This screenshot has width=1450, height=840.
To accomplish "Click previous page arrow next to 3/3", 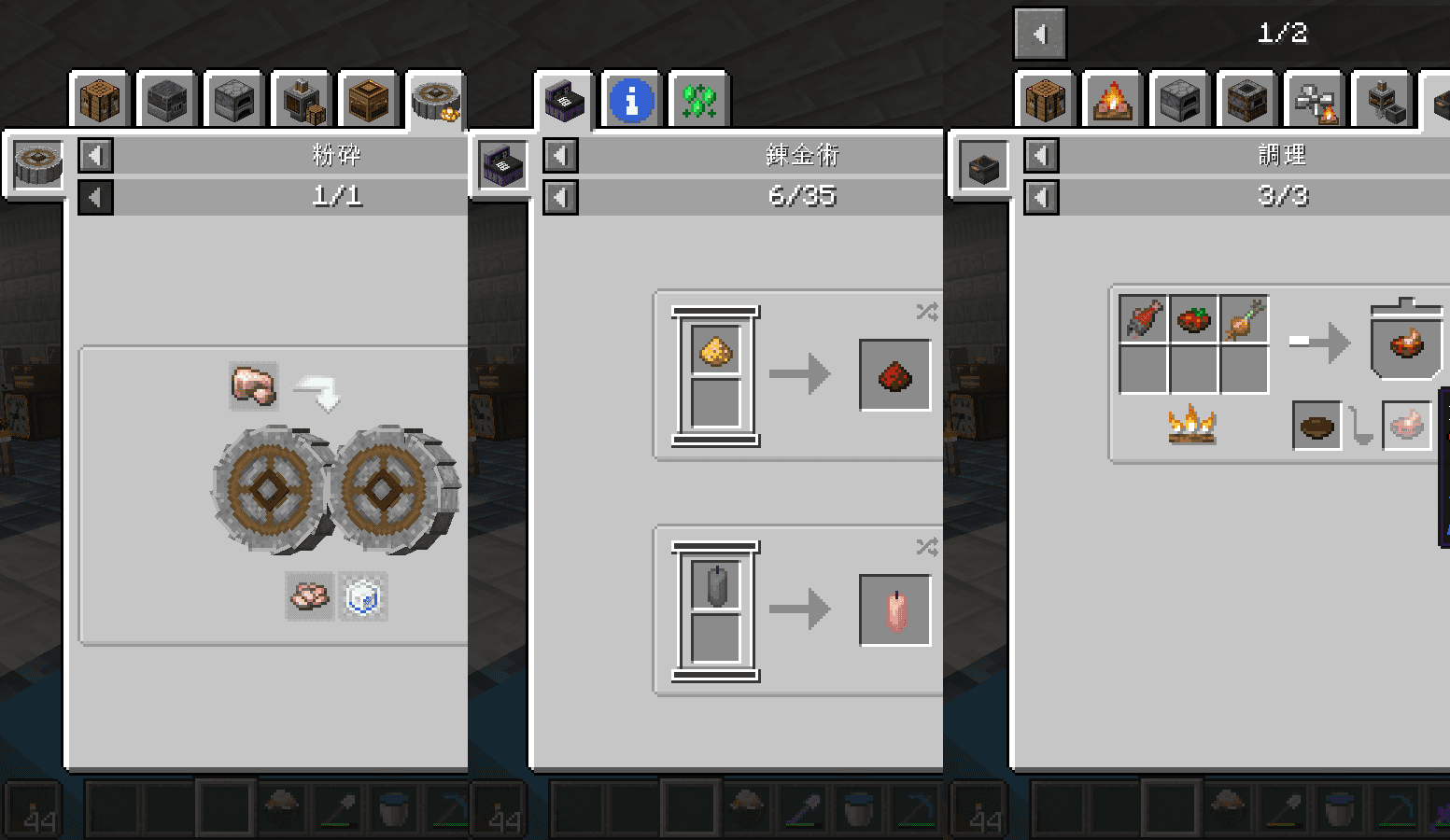I will tap(1041, 197).
